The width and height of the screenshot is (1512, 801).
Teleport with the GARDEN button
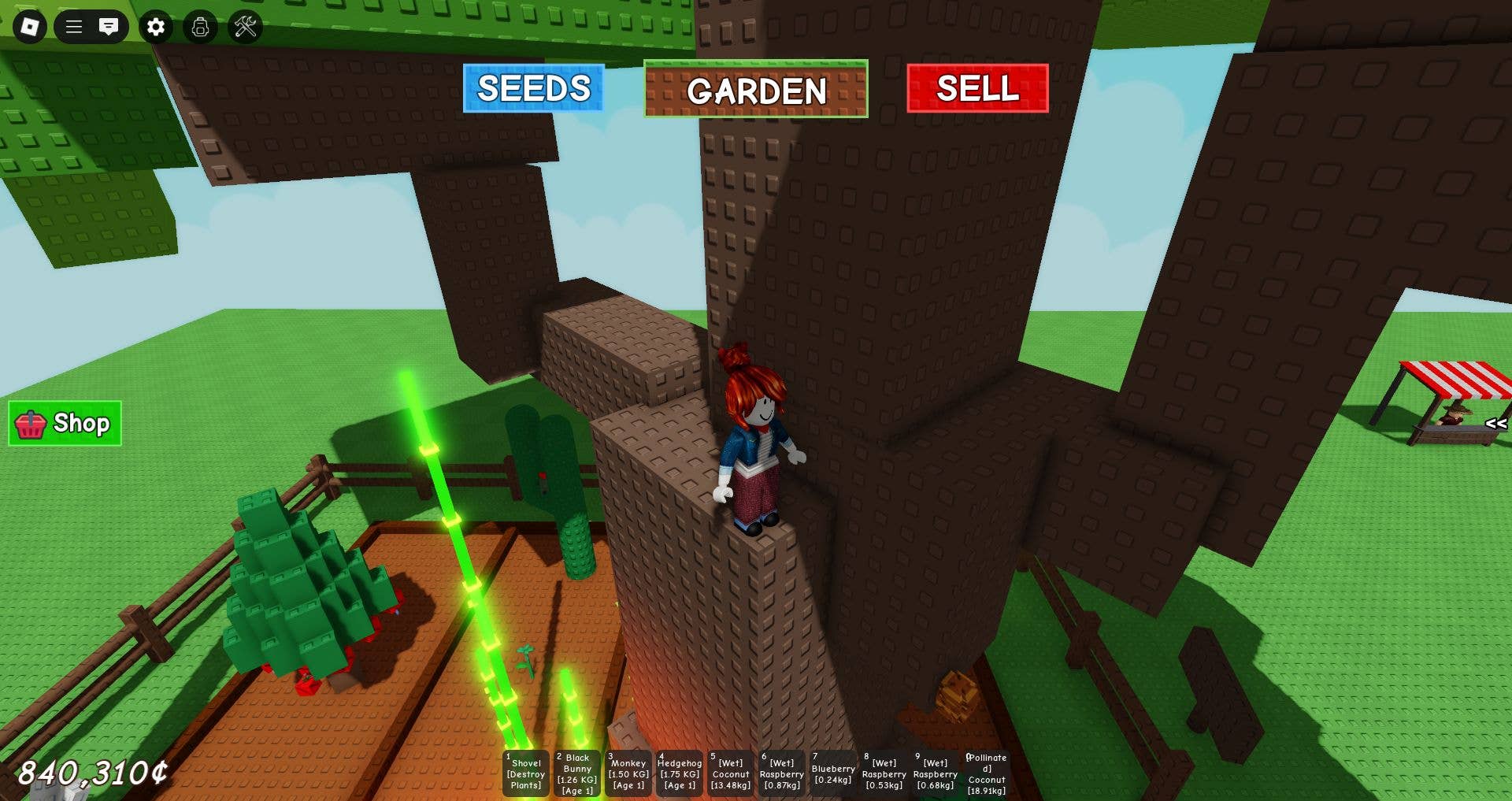pos(755,90)
